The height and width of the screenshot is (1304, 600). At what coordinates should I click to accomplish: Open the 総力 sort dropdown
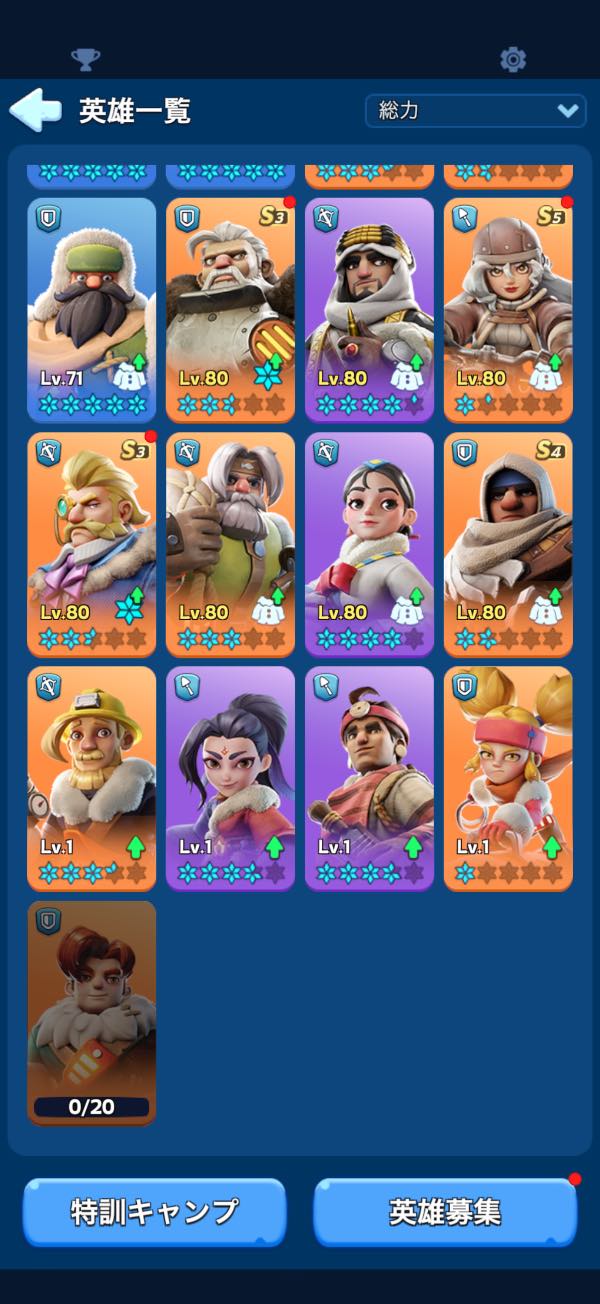pos(475,110)
